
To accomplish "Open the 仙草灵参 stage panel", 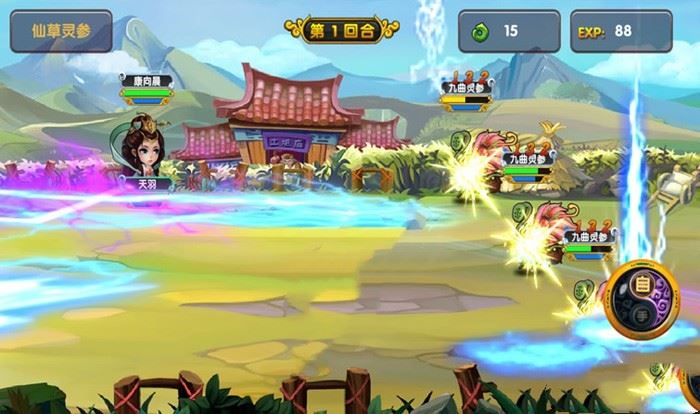I will coord(61,31).
